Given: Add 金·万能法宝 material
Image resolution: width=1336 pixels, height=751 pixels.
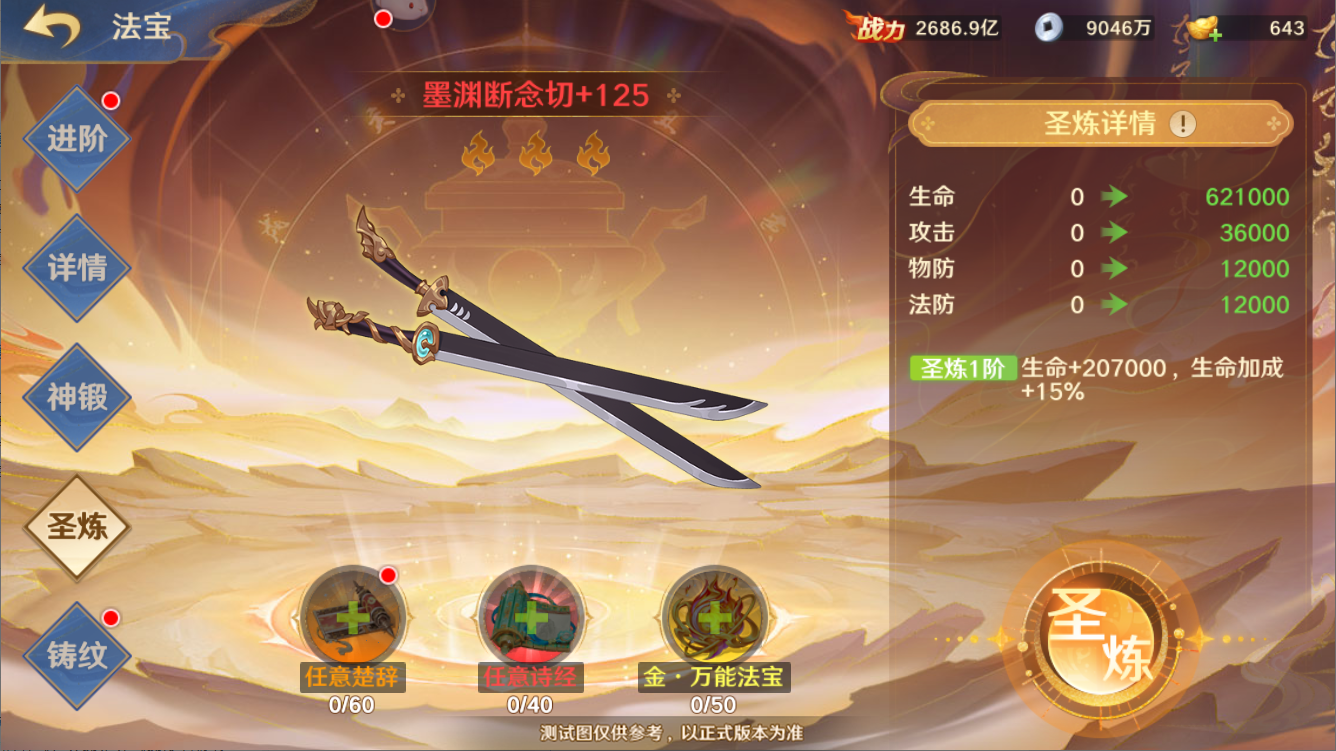Looking at the screenshot, I should pyautogui.click(x=714, y=618).
